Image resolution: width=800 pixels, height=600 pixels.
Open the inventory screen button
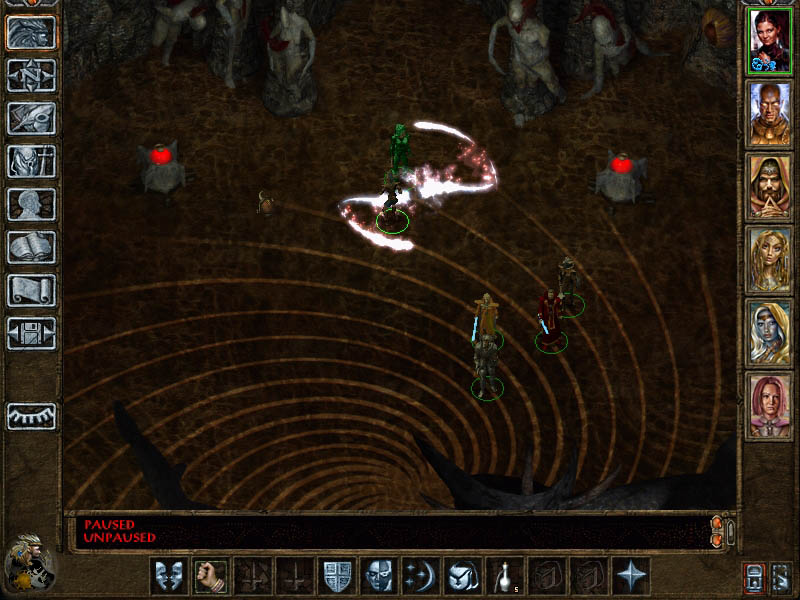click(31, 161)
